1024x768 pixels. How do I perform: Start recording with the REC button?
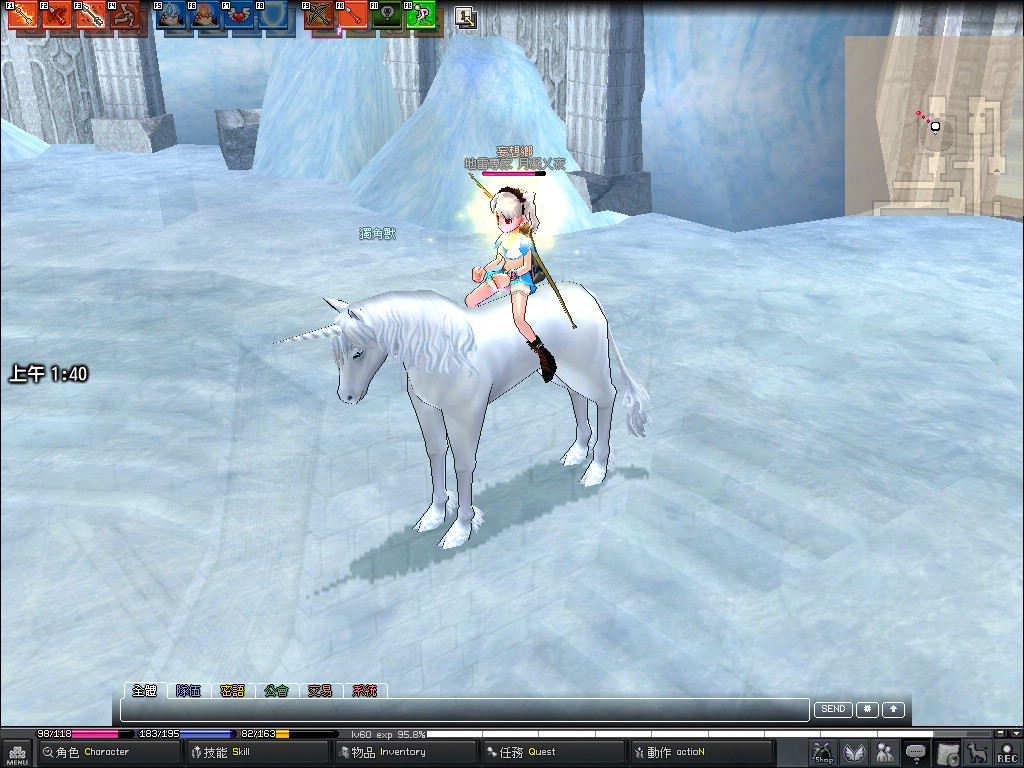pos(1007,753)
